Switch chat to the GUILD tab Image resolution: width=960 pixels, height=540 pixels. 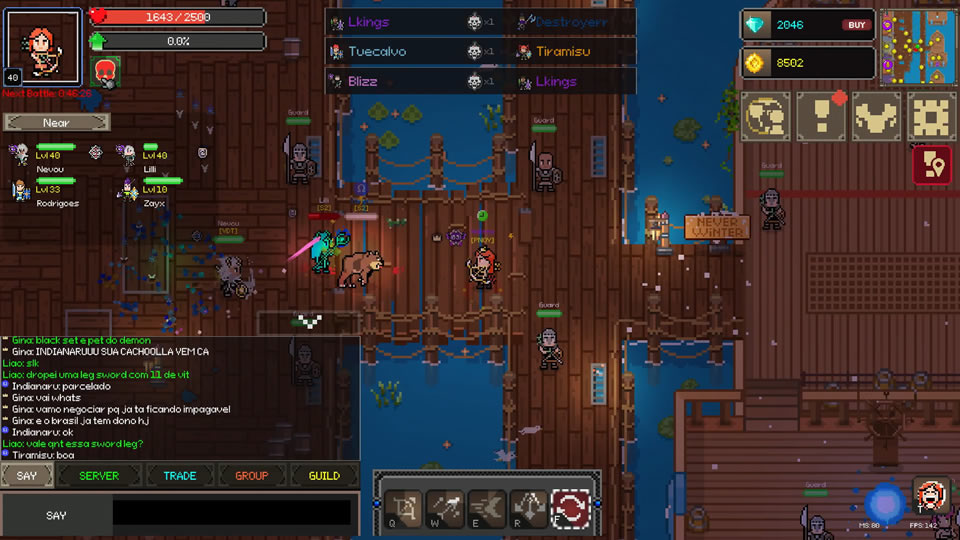[324, 476]
